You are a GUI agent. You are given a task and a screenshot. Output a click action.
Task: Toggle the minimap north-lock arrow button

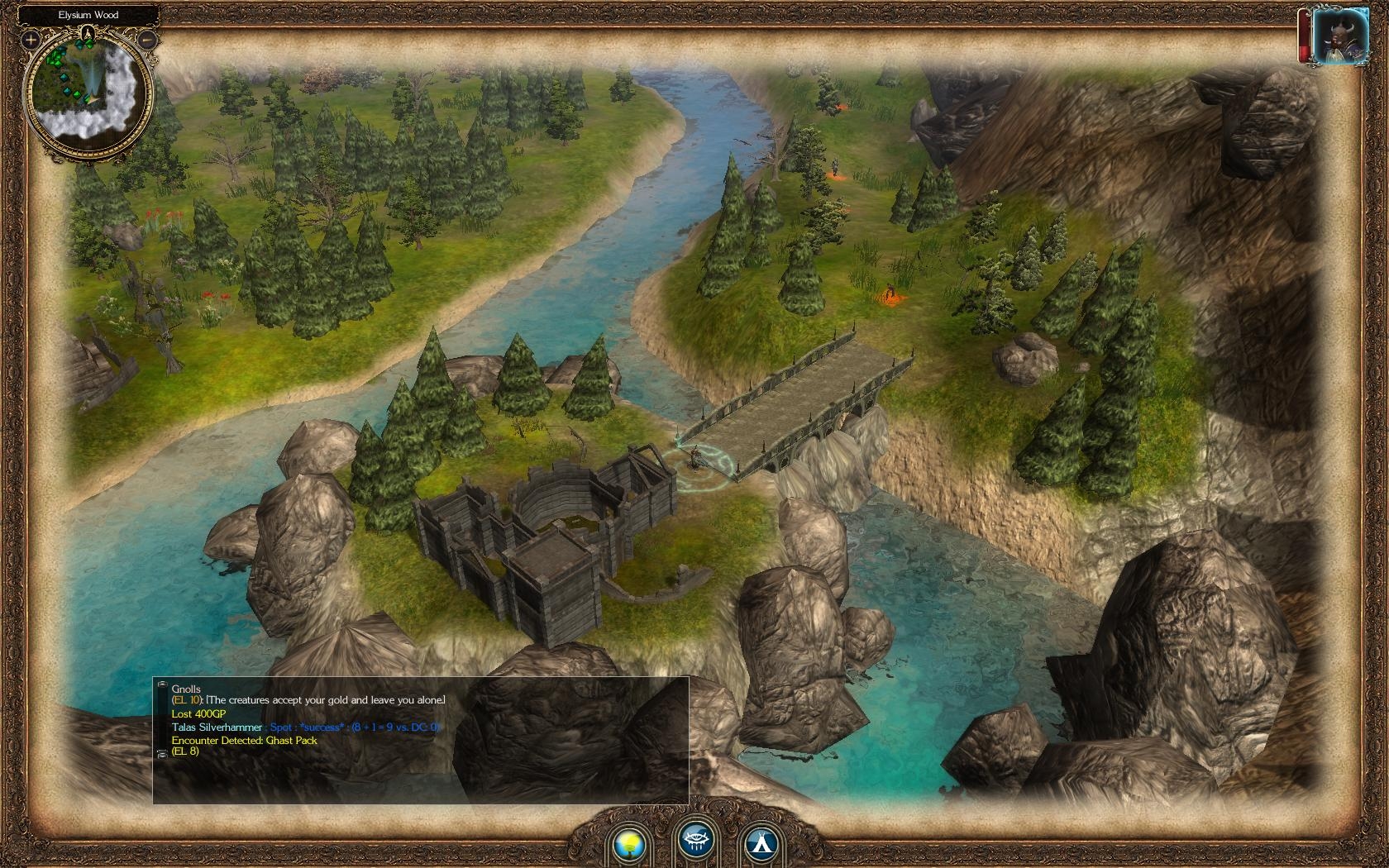[88, 34]
